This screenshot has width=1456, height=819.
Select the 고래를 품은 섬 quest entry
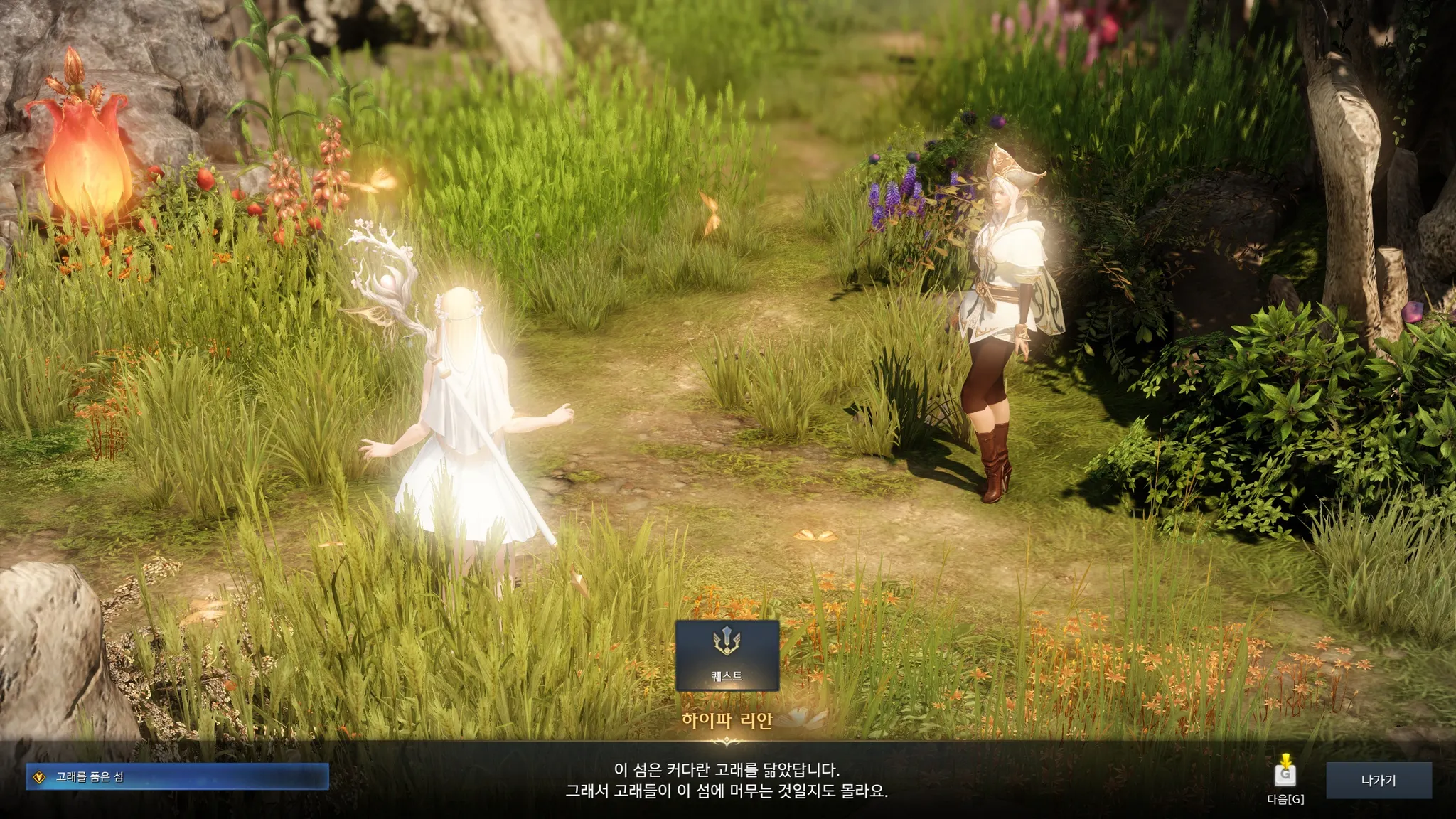click(177, 777)
